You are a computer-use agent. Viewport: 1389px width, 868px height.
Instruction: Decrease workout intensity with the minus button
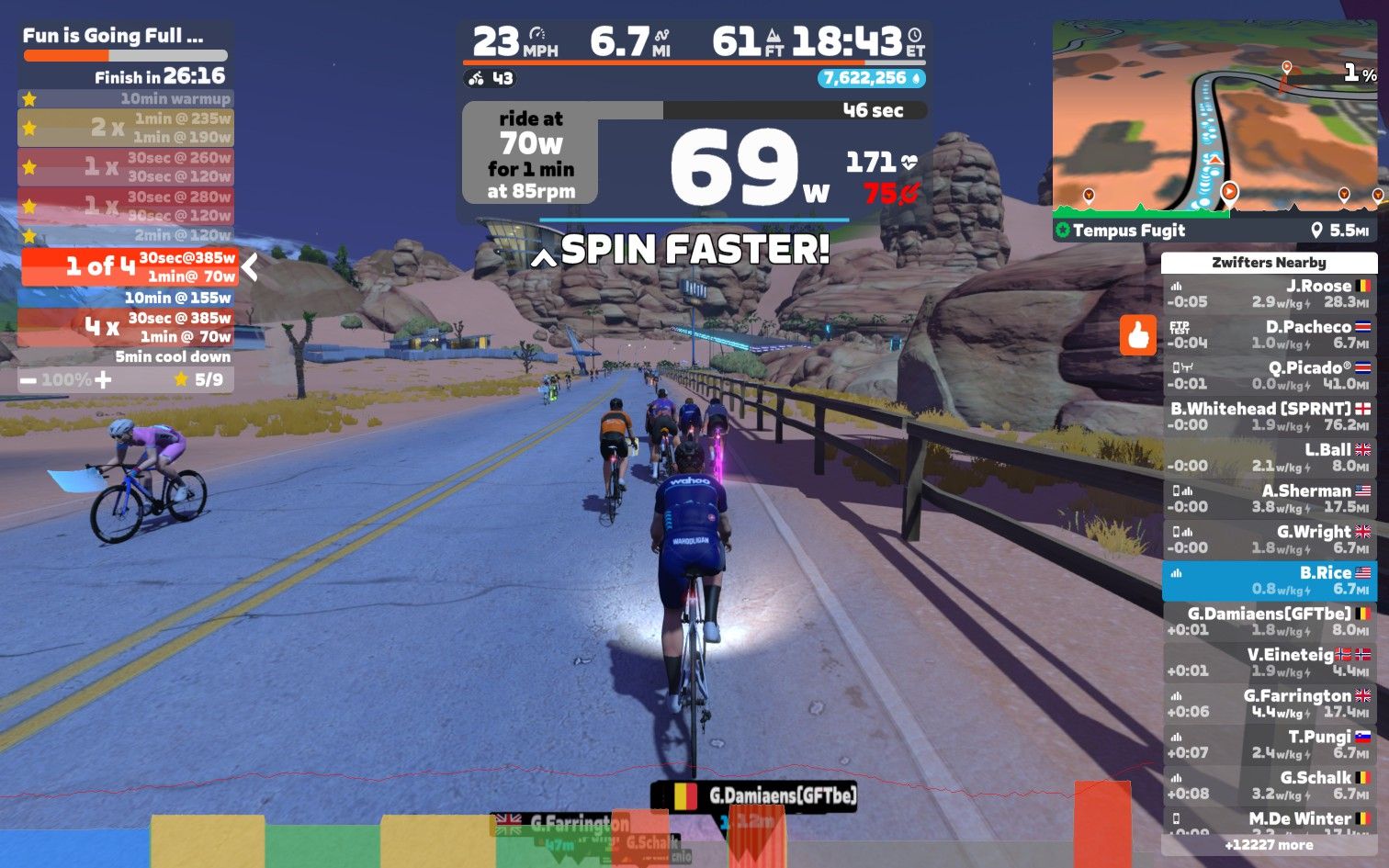coord(28,379)
